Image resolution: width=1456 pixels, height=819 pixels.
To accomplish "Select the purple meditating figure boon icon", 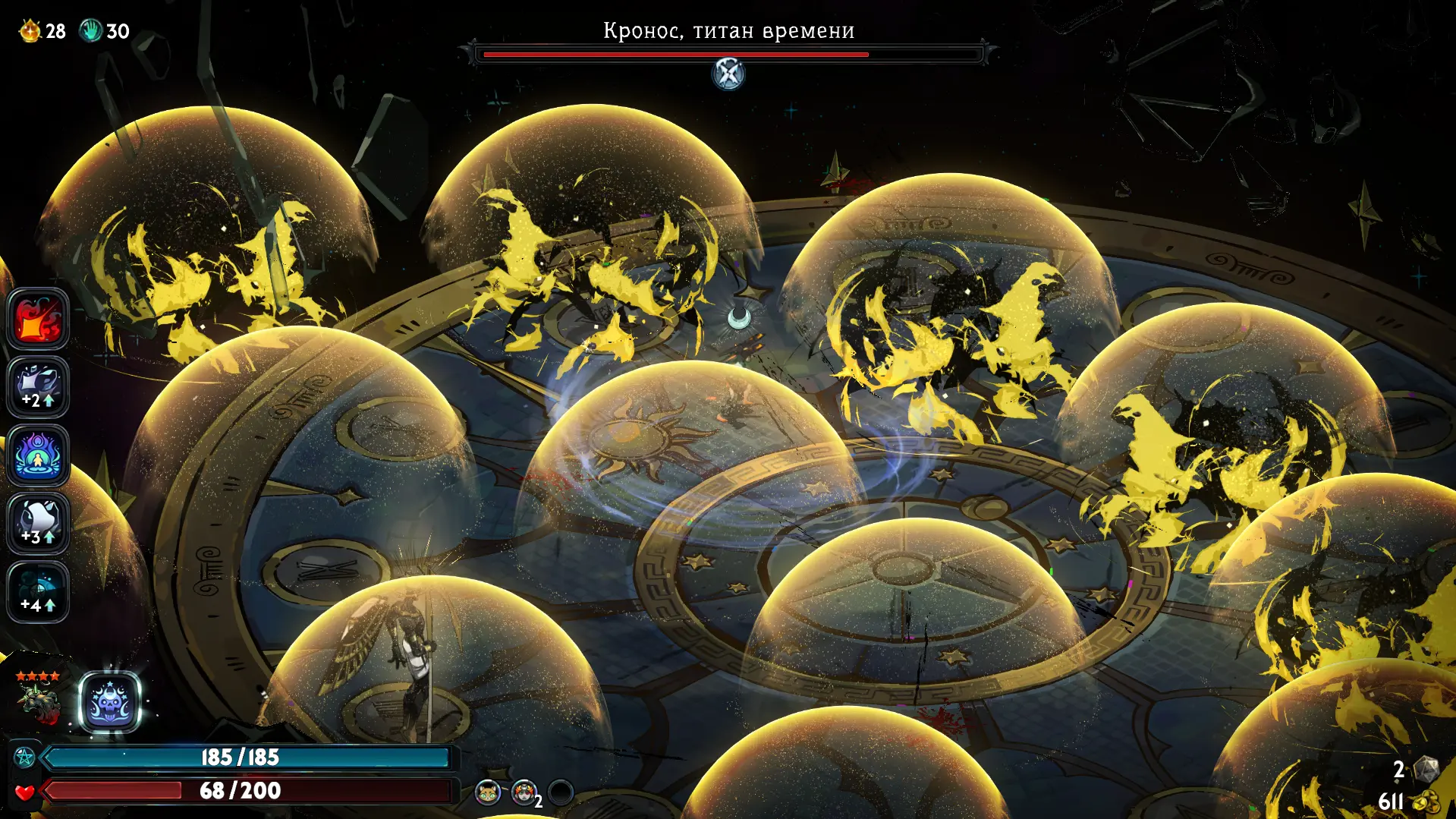I will (38, 455).
